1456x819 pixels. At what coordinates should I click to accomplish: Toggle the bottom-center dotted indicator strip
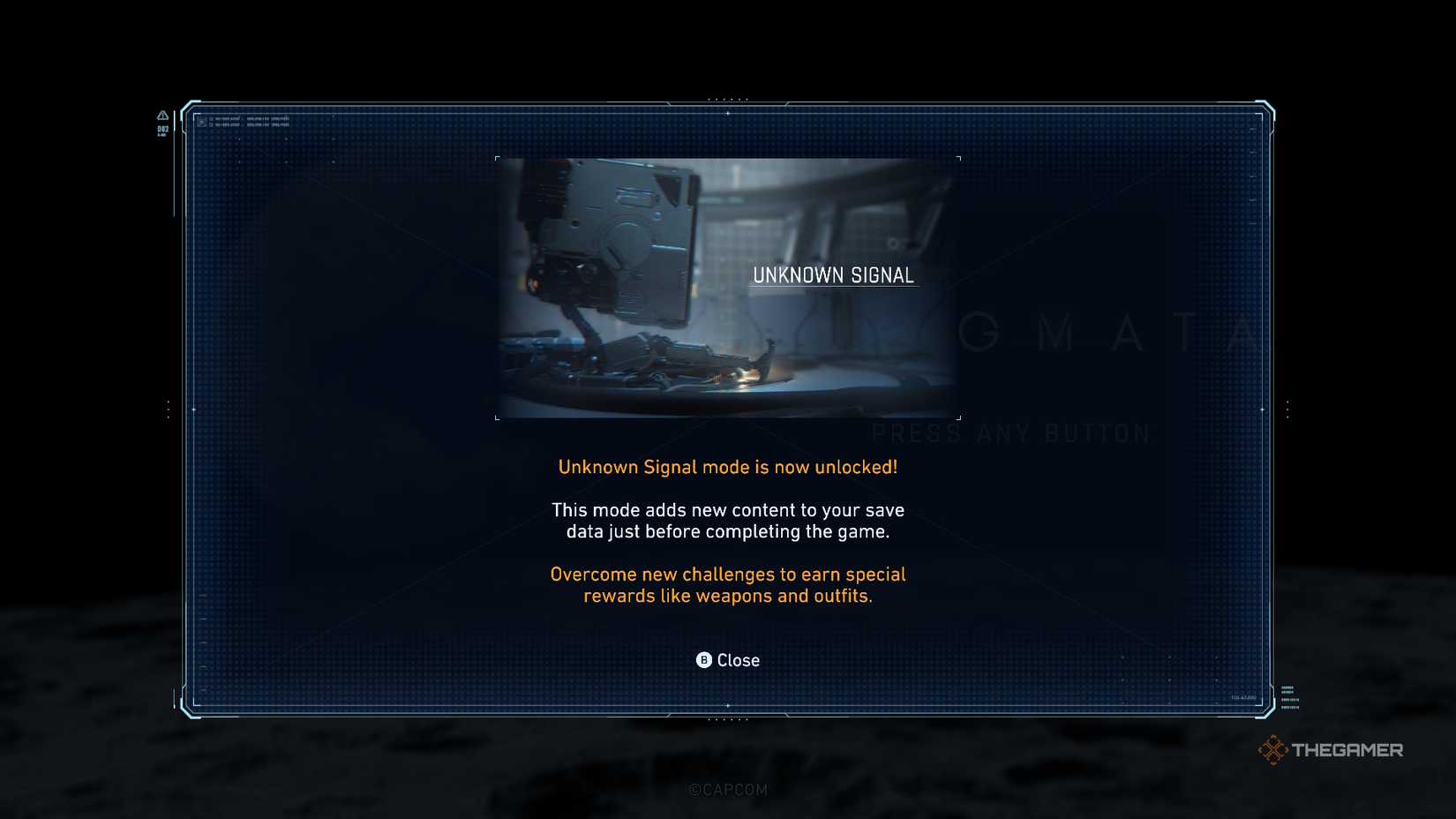click(729, 720)
